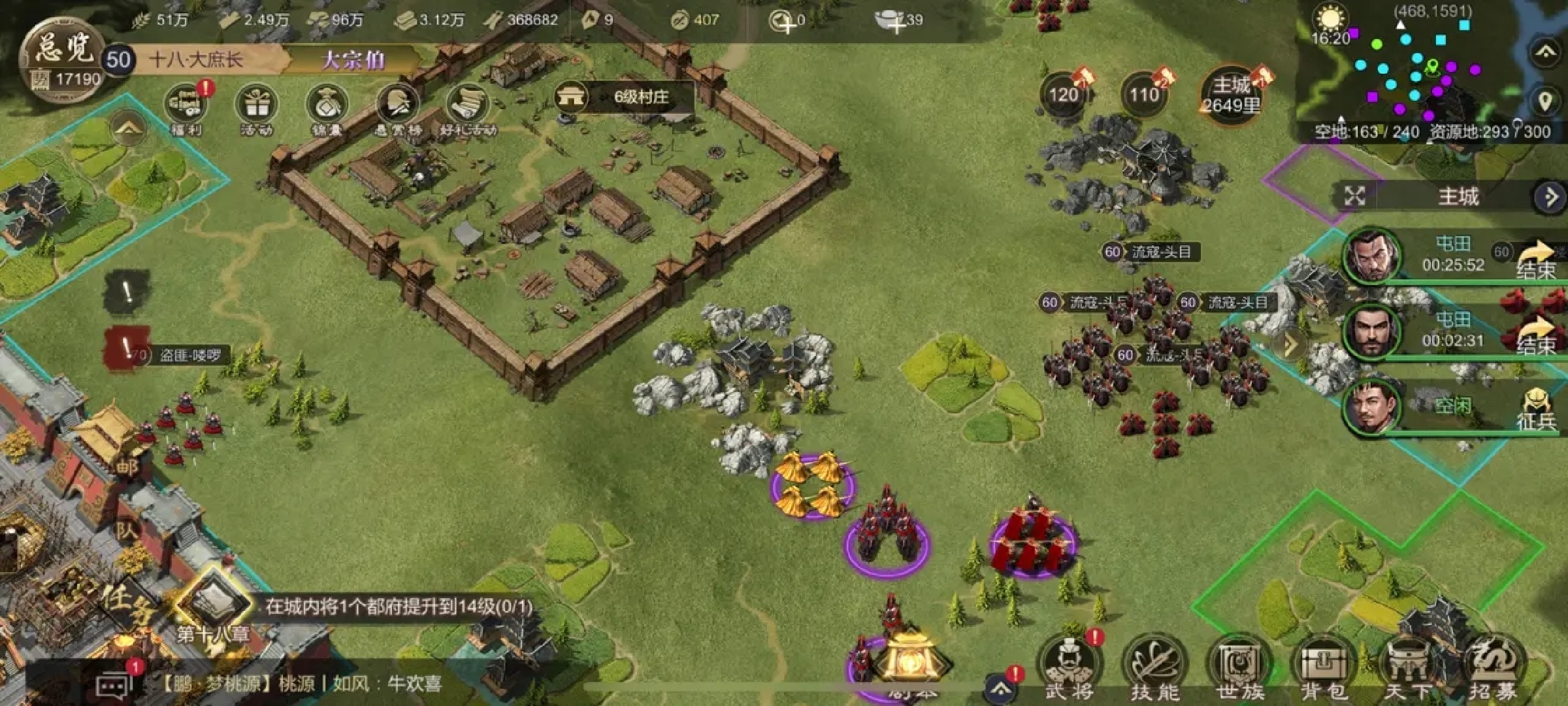
Task: Open the 技能 skills menu
Action: tap(1154, 667)
